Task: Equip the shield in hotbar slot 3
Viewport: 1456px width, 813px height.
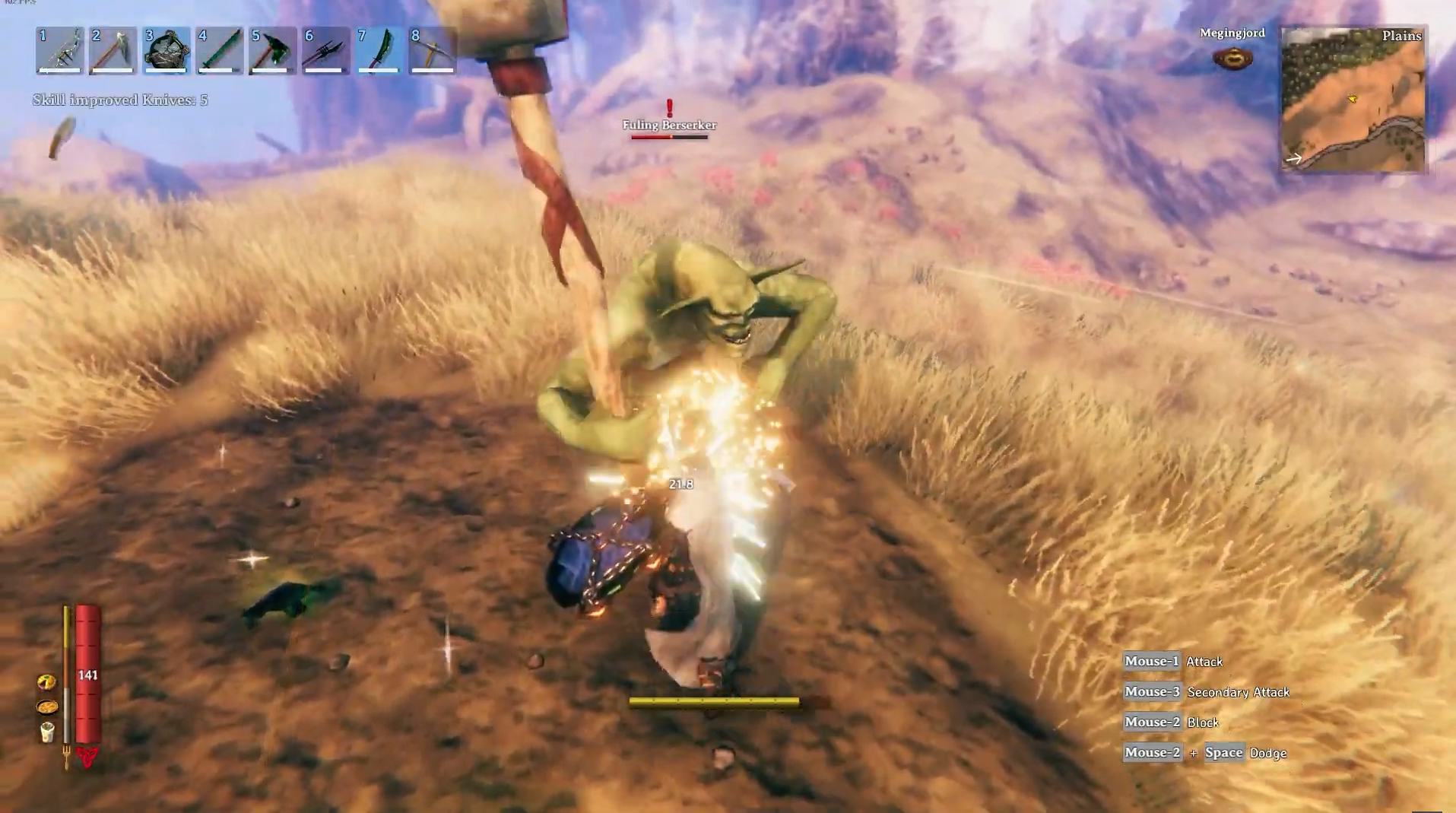Action: coord(167,51)
